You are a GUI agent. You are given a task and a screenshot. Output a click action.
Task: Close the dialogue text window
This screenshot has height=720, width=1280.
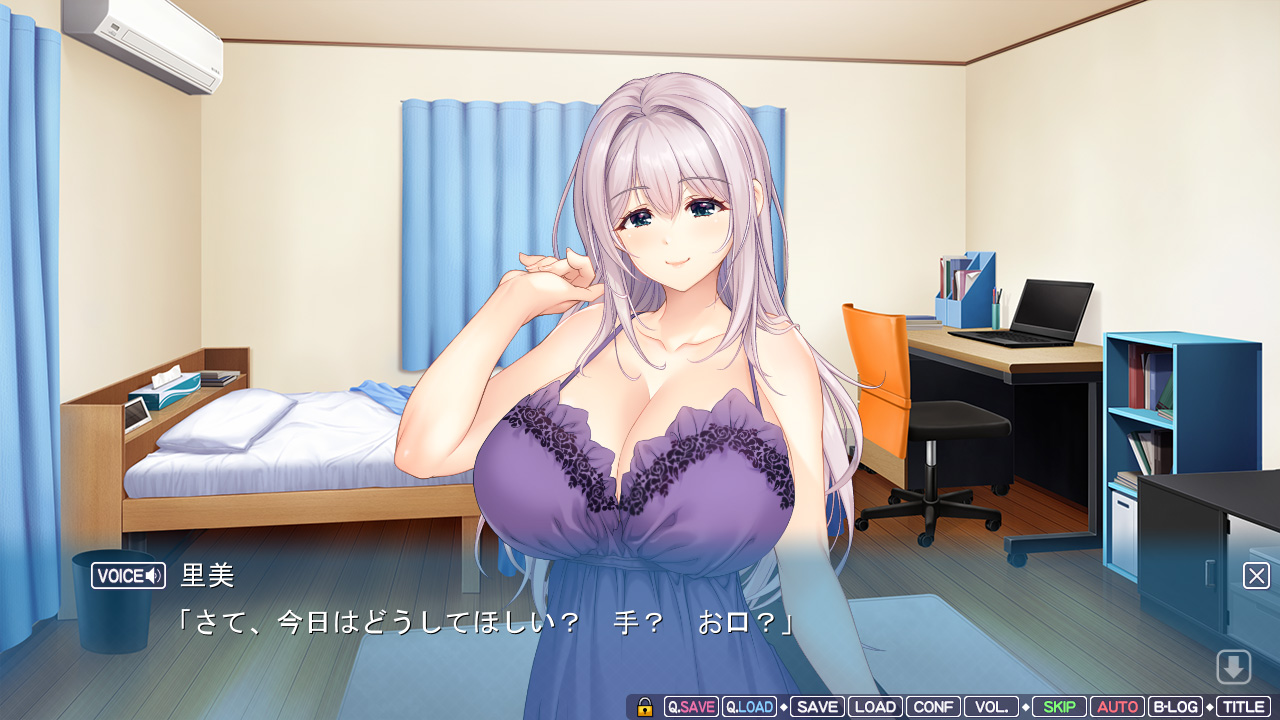click(1256, 576)
